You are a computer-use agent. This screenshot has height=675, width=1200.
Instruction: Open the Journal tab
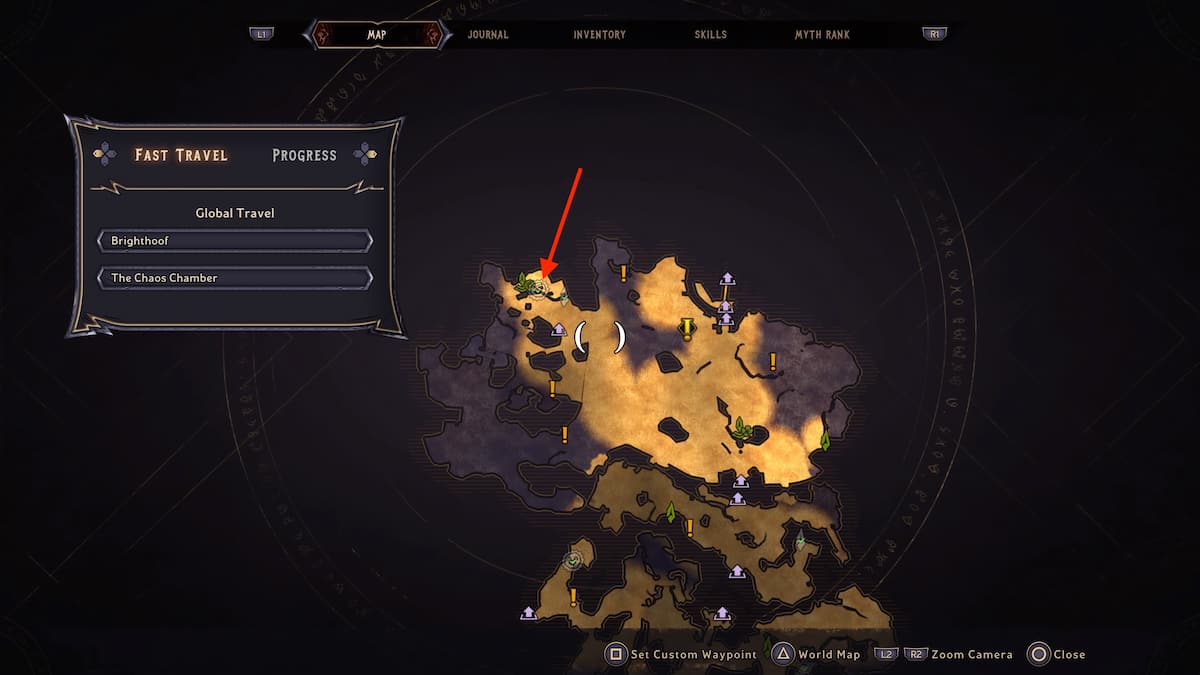488,34
